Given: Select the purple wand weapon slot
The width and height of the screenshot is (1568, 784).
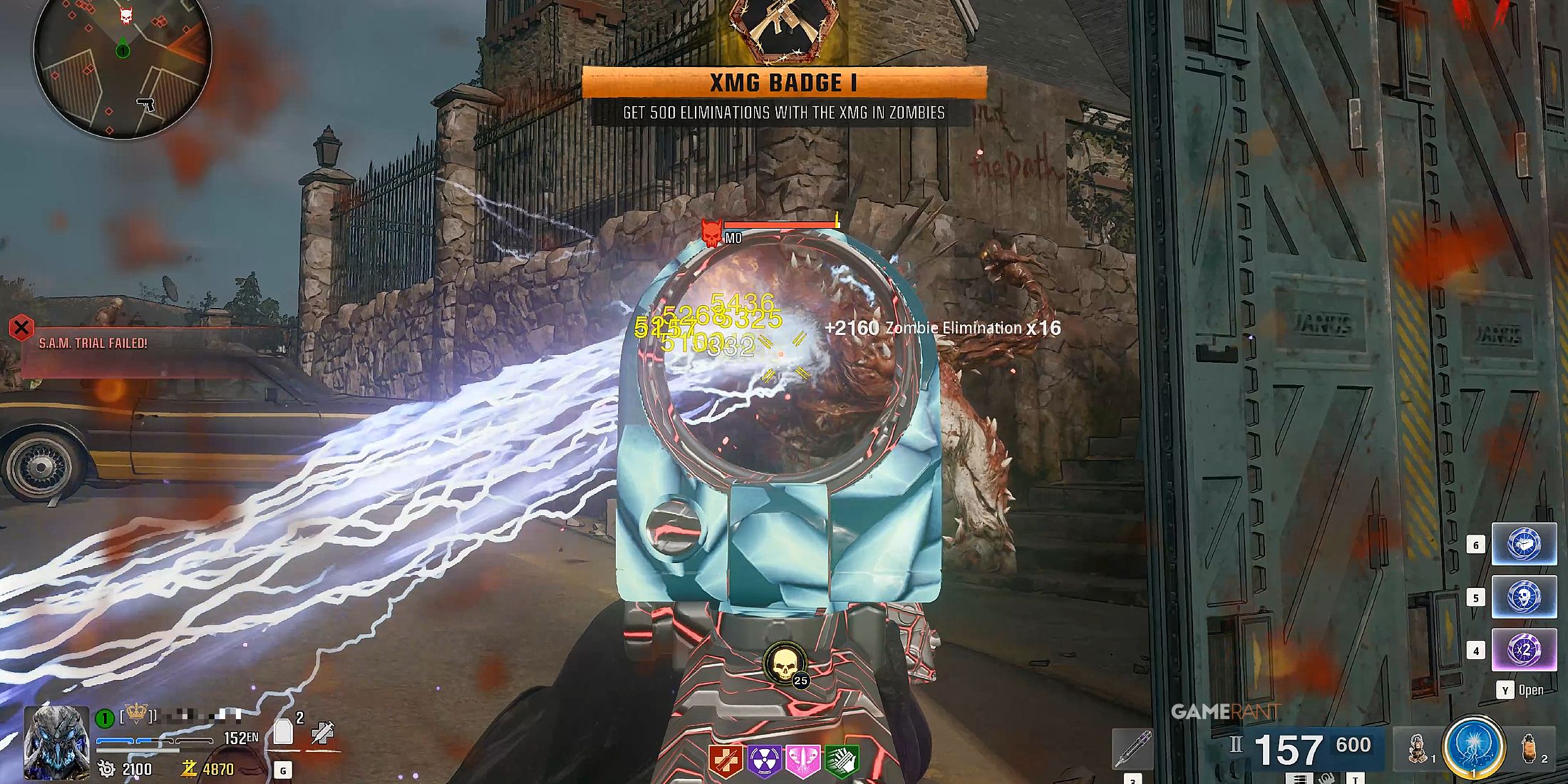Looking at the screenshot, I should click(x=1133, y=748).
